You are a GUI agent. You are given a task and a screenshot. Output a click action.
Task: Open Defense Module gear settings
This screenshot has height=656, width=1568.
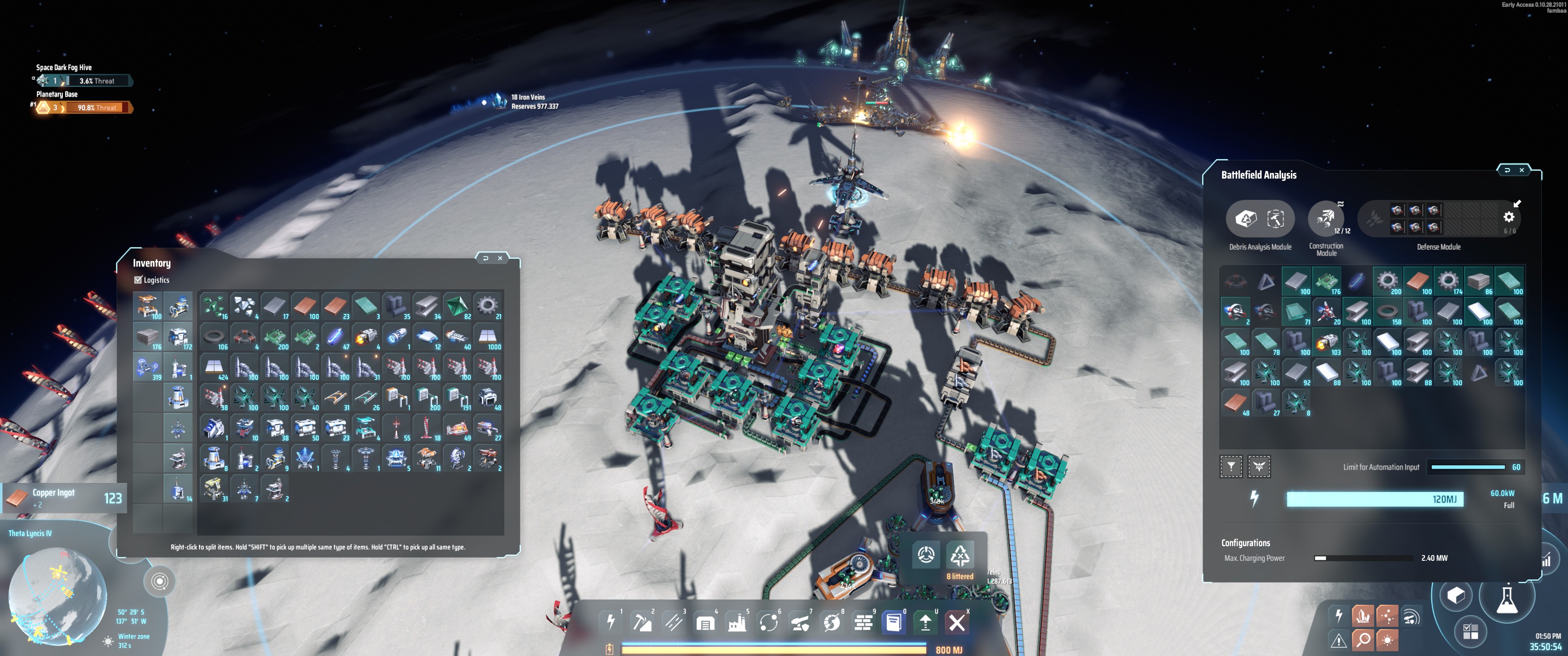[x=1508, y=217]
